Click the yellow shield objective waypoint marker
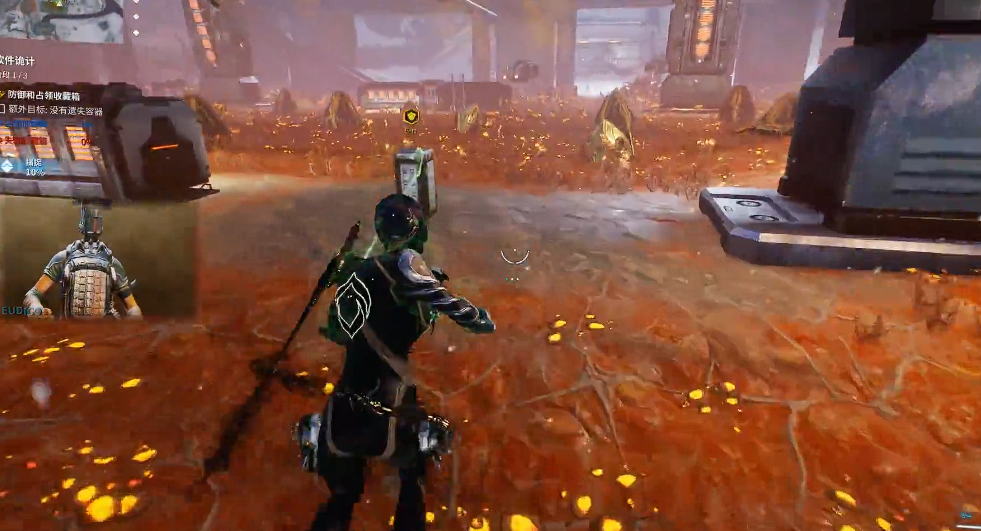 coord(410,116)
